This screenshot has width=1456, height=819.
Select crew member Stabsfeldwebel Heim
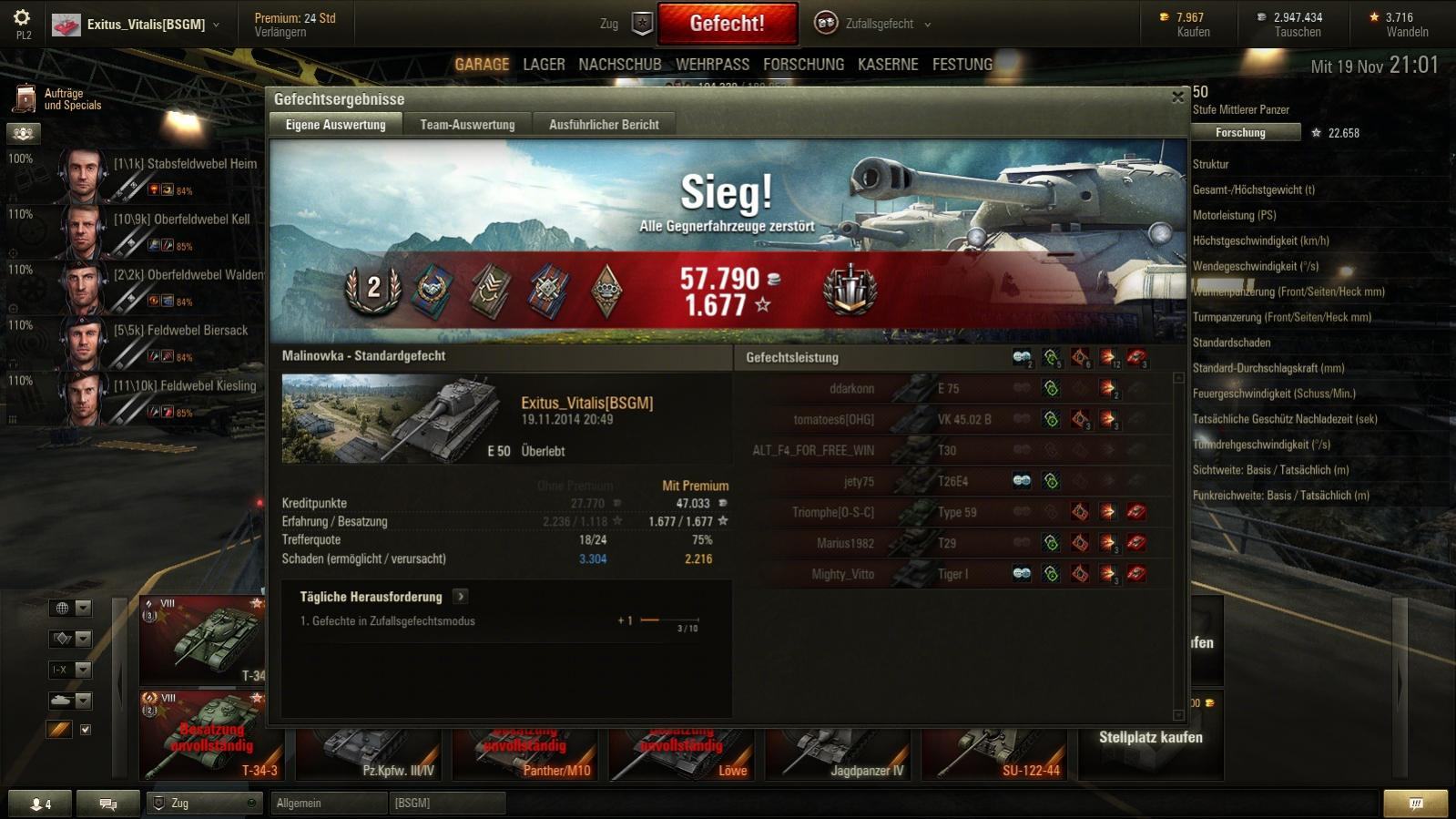(159, 173)
